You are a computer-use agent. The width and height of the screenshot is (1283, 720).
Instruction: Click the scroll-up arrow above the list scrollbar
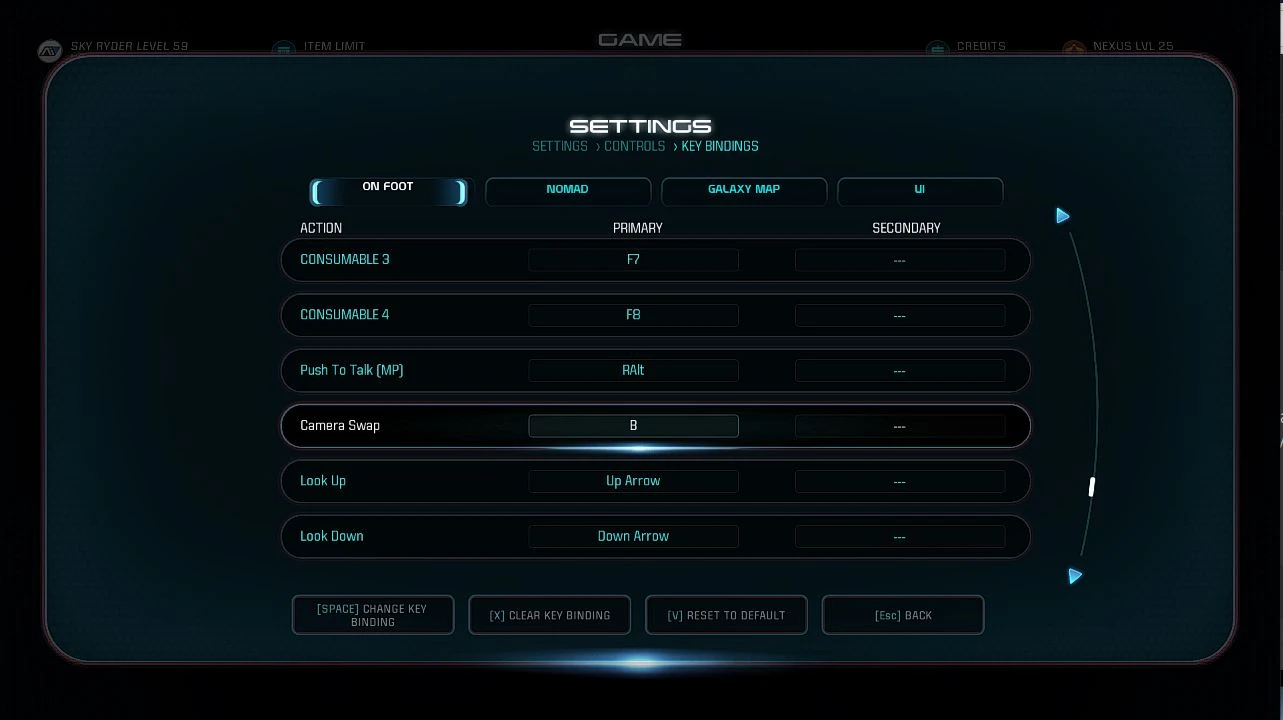coord(1063,215)
